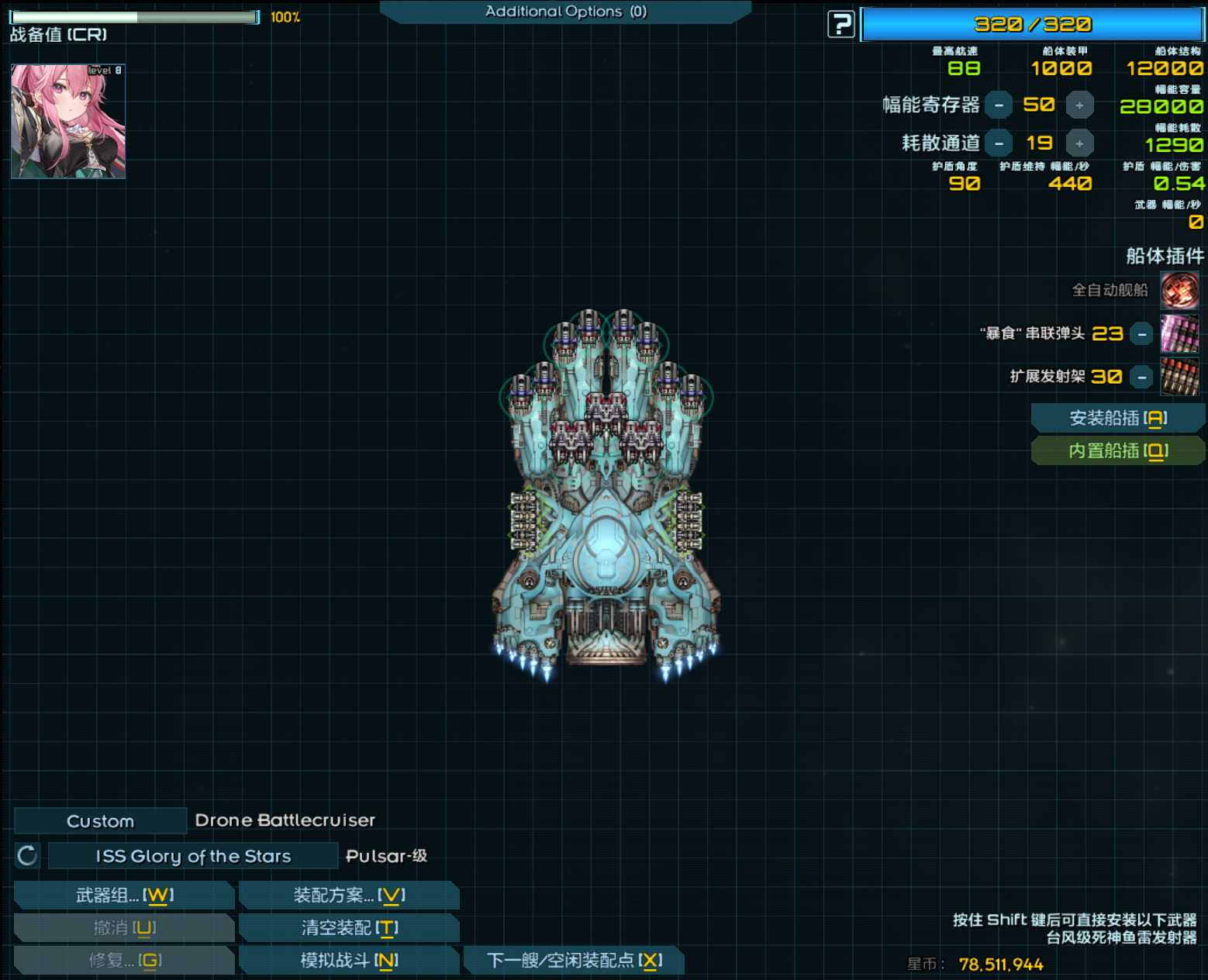Remove the 扩展发射架 hullmod
Screen dimensions: 1208x980
[x=1141, y=378]
